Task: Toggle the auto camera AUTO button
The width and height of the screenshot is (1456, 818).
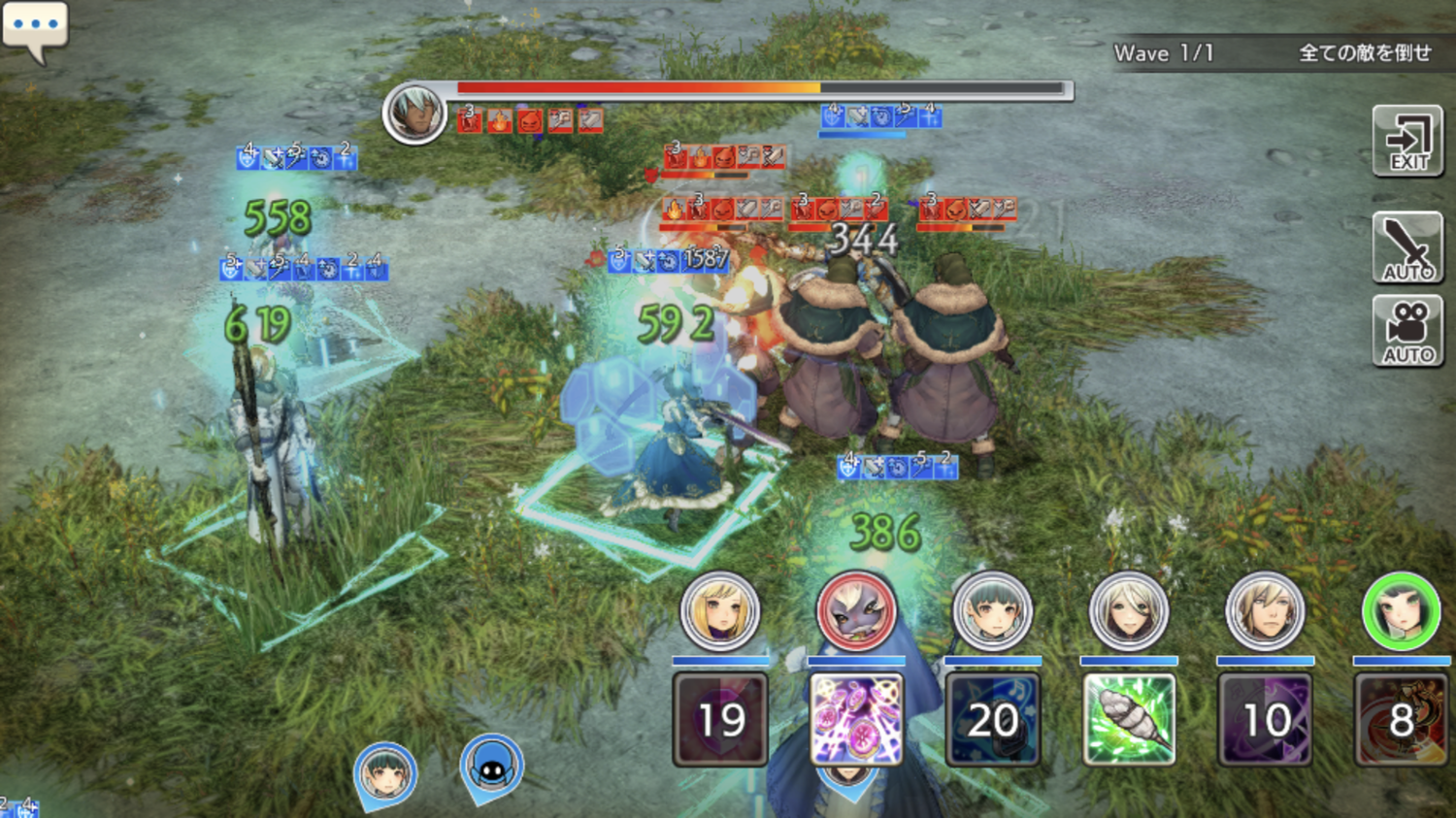Action: point(1407,331)
